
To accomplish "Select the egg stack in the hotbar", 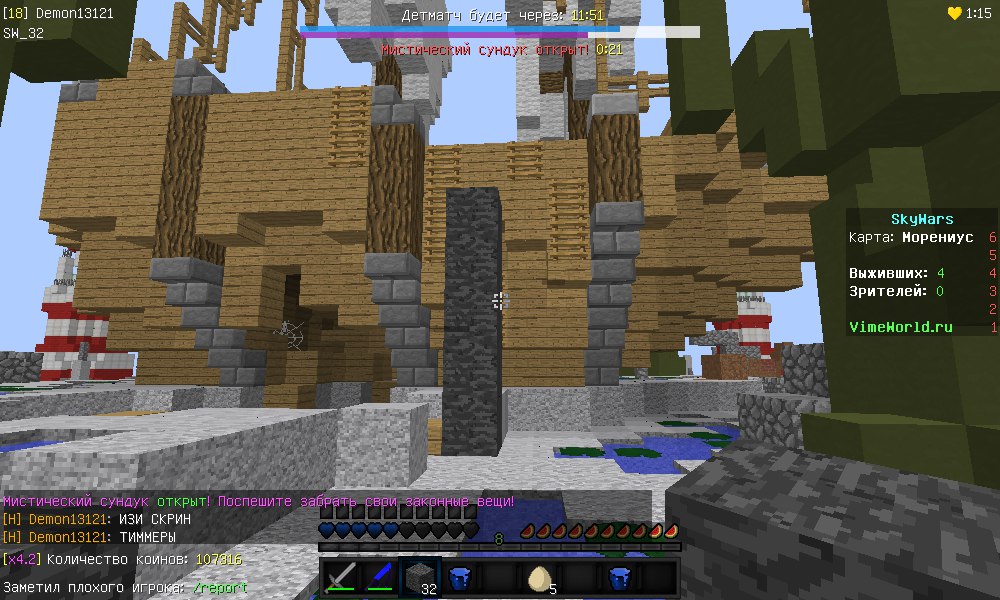I will (x=539, y=578).
